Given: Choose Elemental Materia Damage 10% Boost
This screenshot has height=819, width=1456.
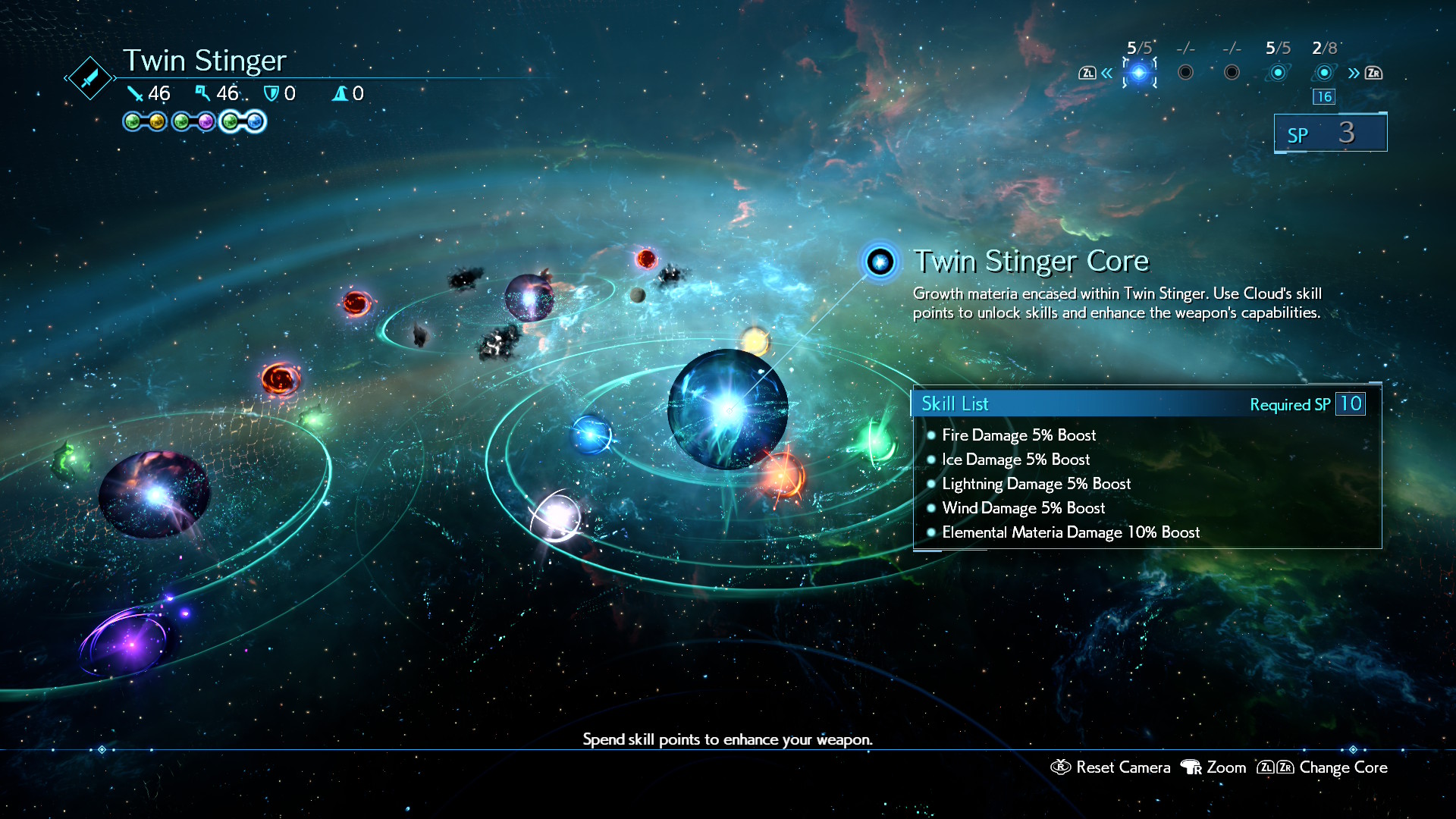Looking at the screenshot, I should pyautogui.click(x=1070, y=532).
